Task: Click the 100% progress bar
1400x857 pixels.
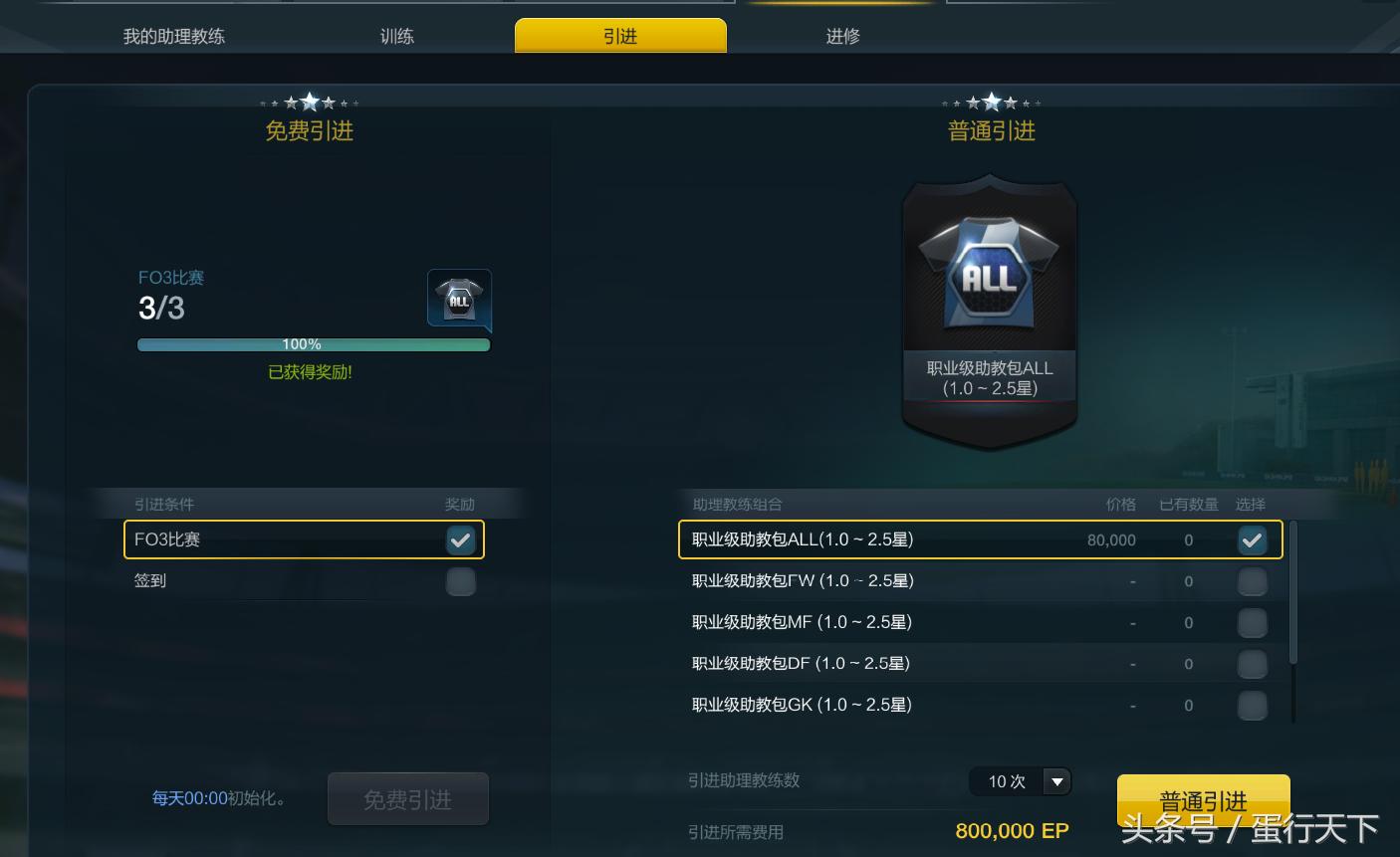Action: click(313, 344)
